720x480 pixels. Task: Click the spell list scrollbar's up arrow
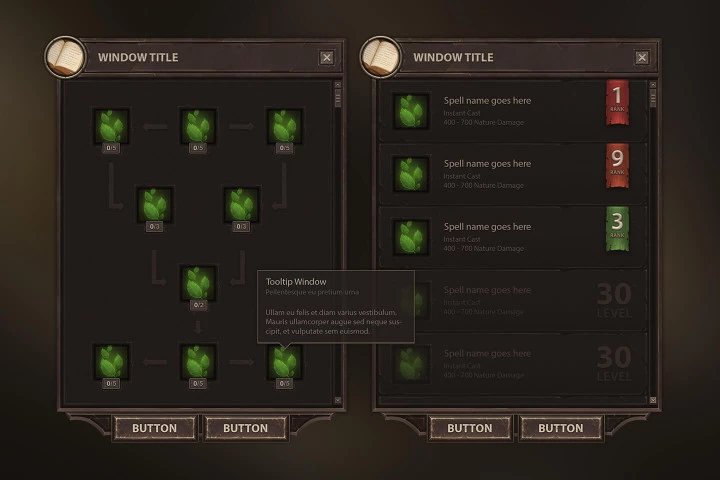pyautogui.click(x=653, y=86)
